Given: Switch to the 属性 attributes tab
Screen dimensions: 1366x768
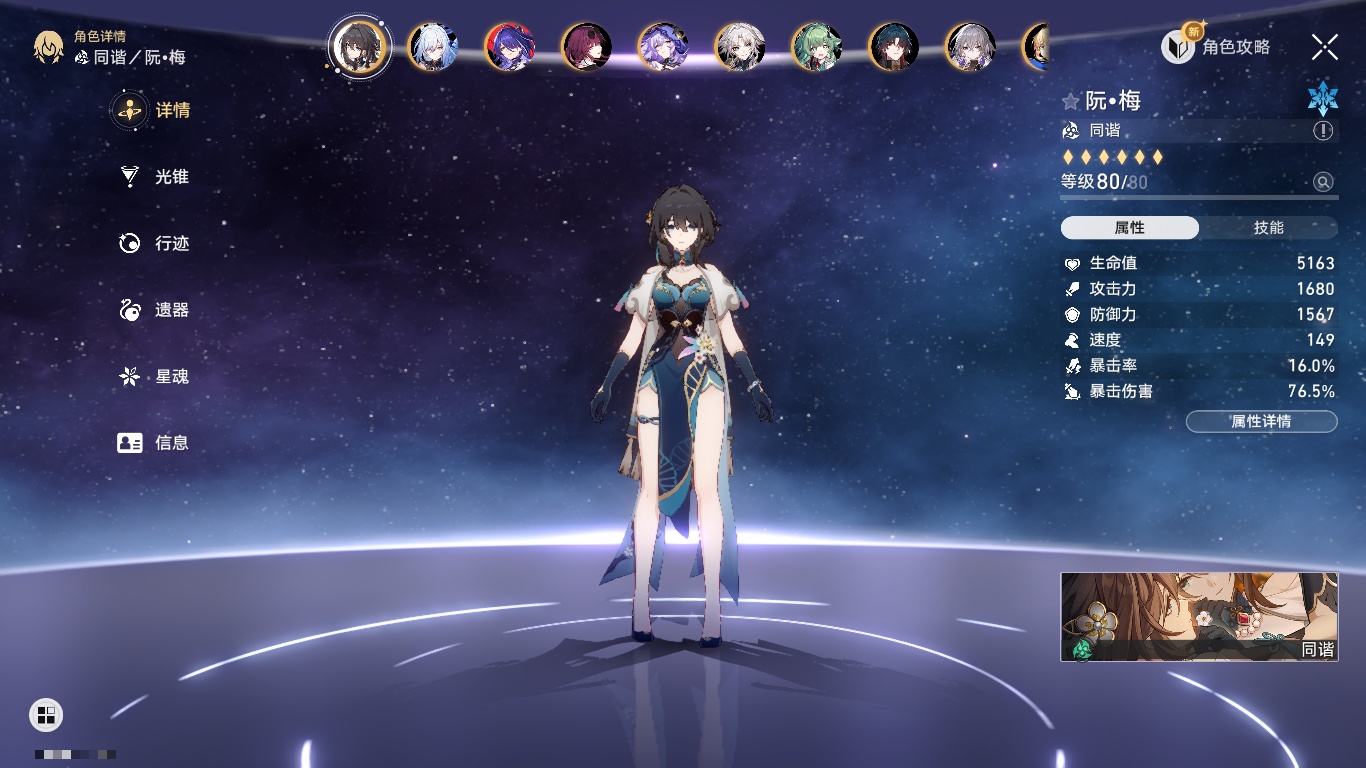Looking at the screenshot, I should pos(1130,228).
